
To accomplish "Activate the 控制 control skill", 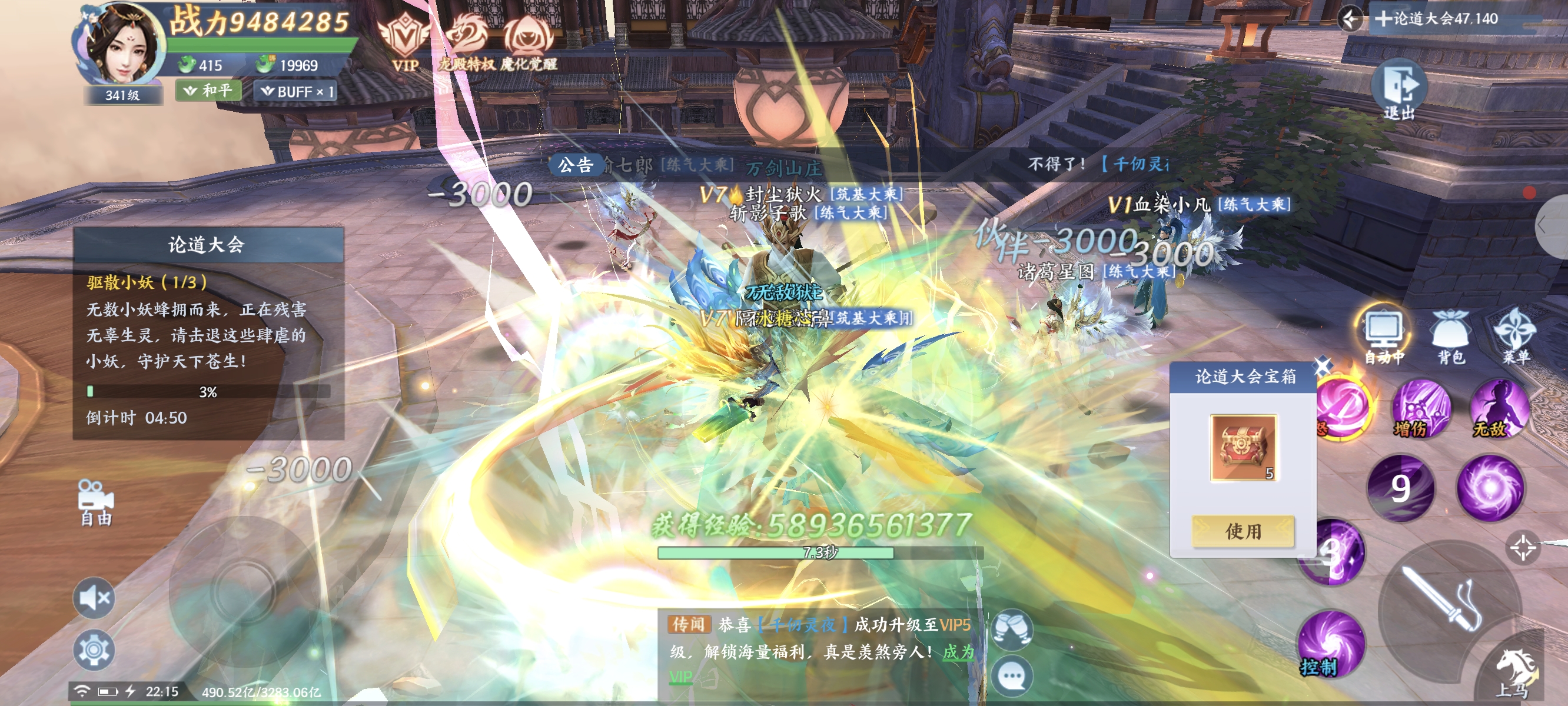I will tap(1331, 644).
